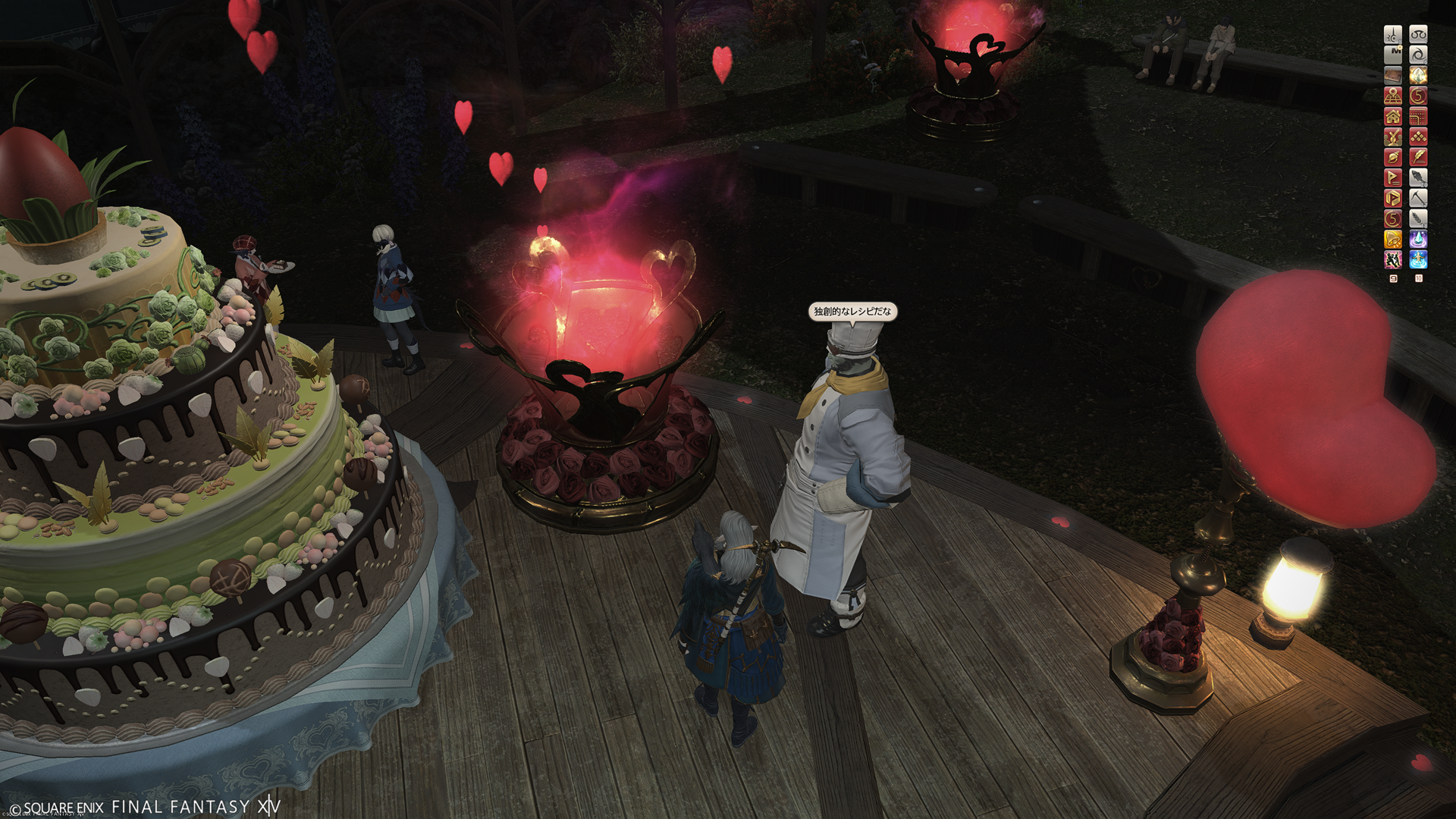Run the macro marked with an M
1456x819 pixels.
1393,55
